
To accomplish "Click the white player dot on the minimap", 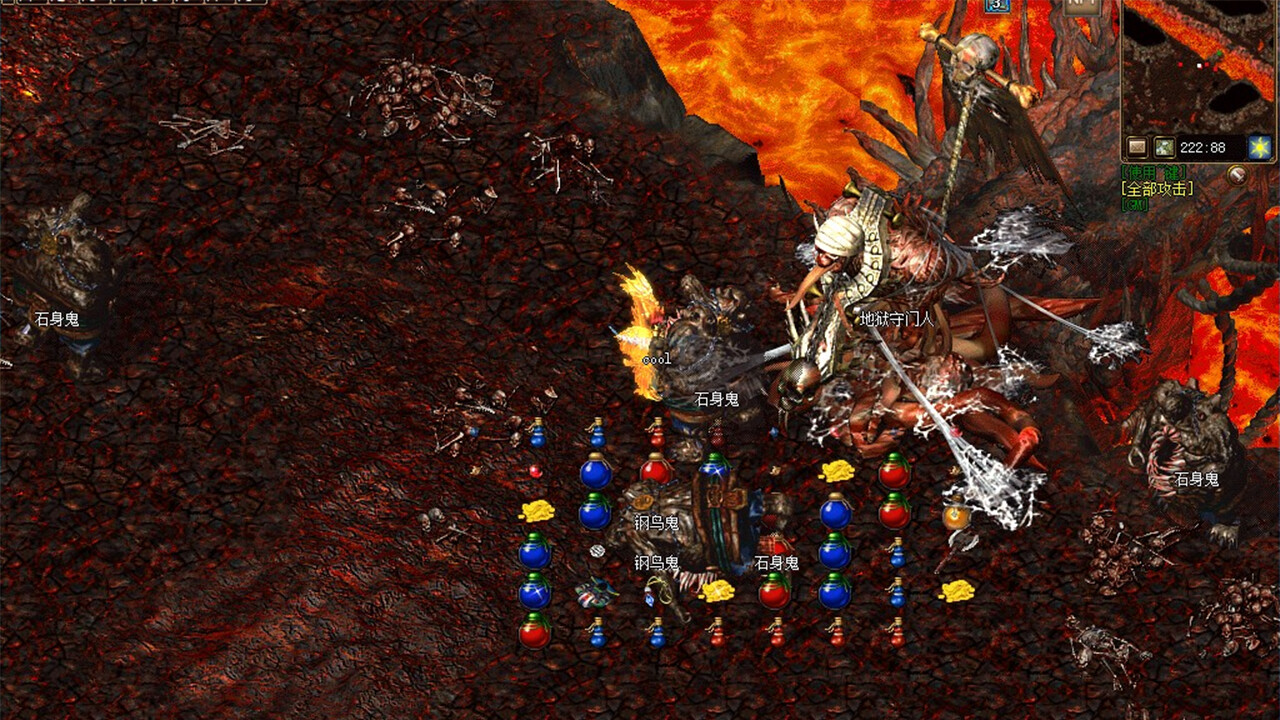I will [1198, 65].
